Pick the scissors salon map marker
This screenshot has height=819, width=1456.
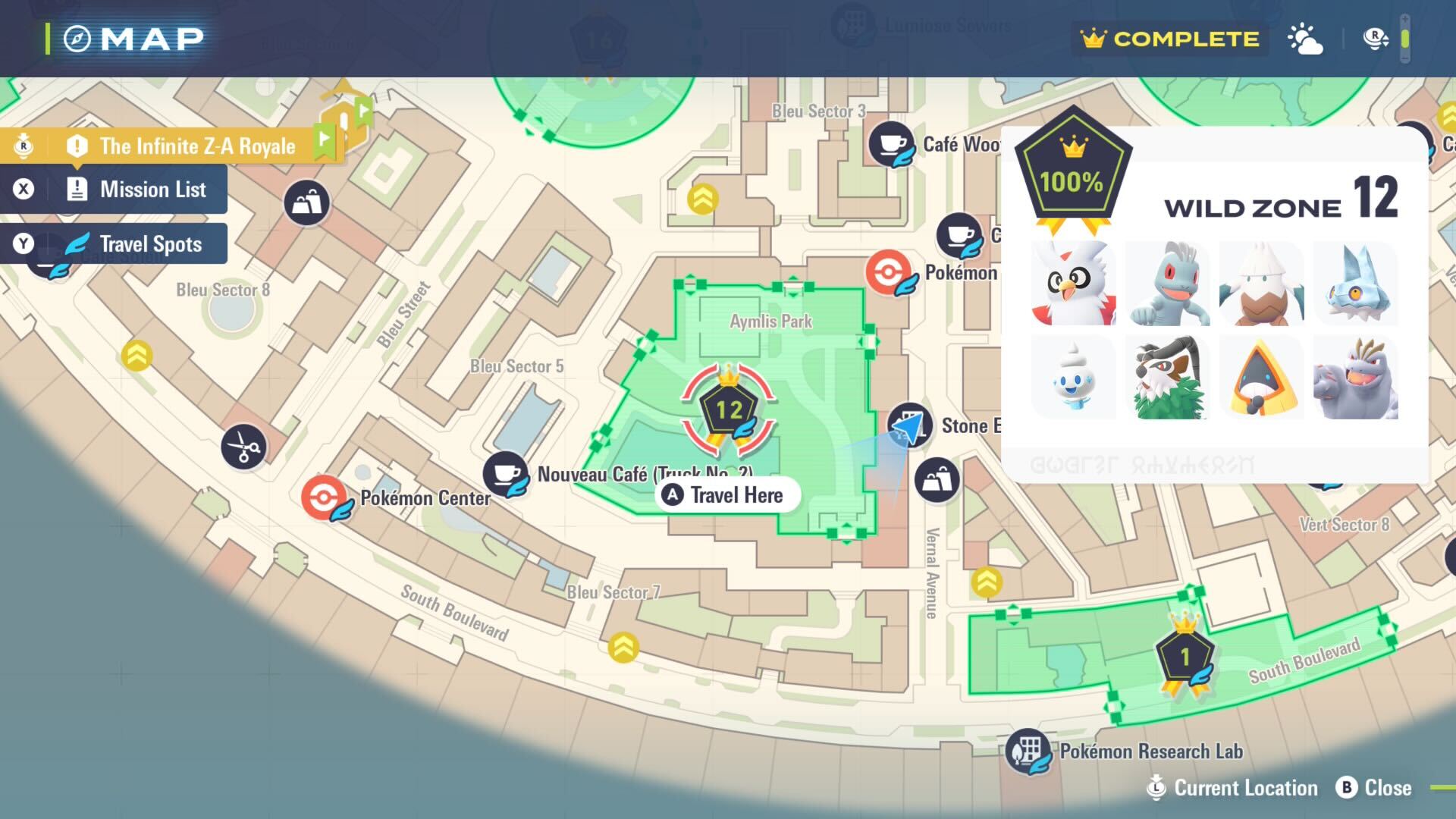243,447
